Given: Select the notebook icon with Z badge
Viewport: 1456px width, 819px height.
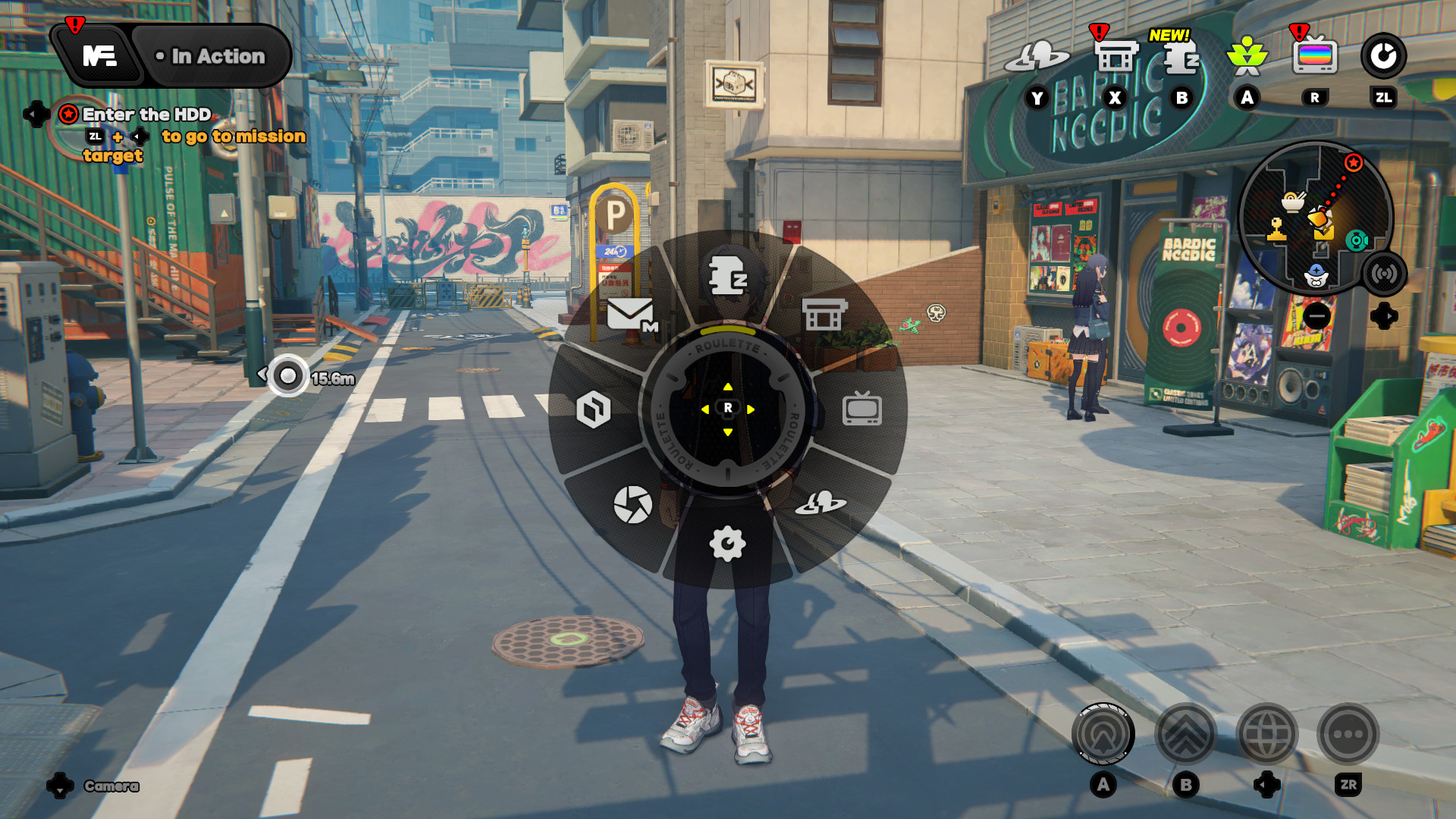Looking at the screenshot, I should pyautogui.click(x=728, y=273).
